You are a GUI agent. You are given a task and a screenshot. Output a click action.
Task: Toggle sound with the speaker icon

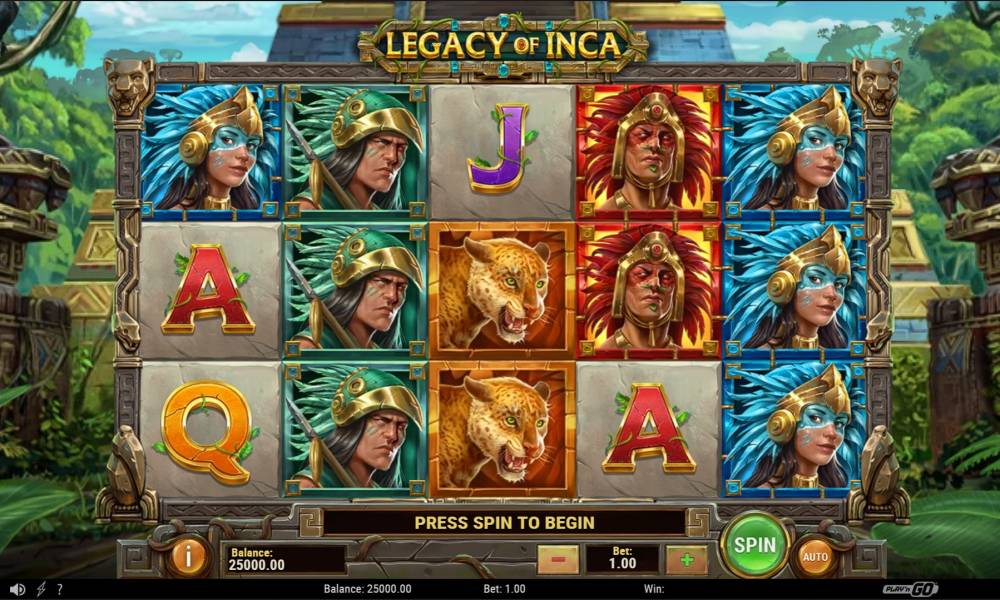[17, 590]
